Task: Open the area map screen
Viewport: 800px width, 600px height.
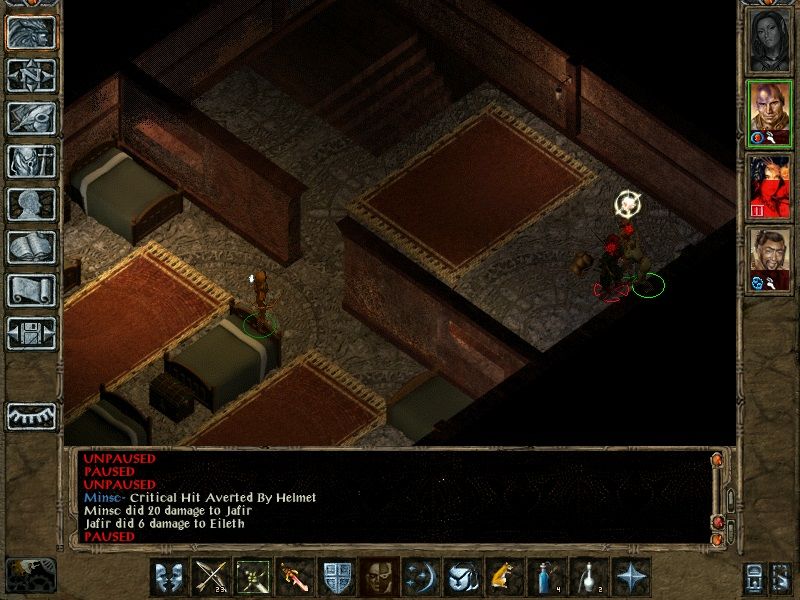Action: (32, 75)
